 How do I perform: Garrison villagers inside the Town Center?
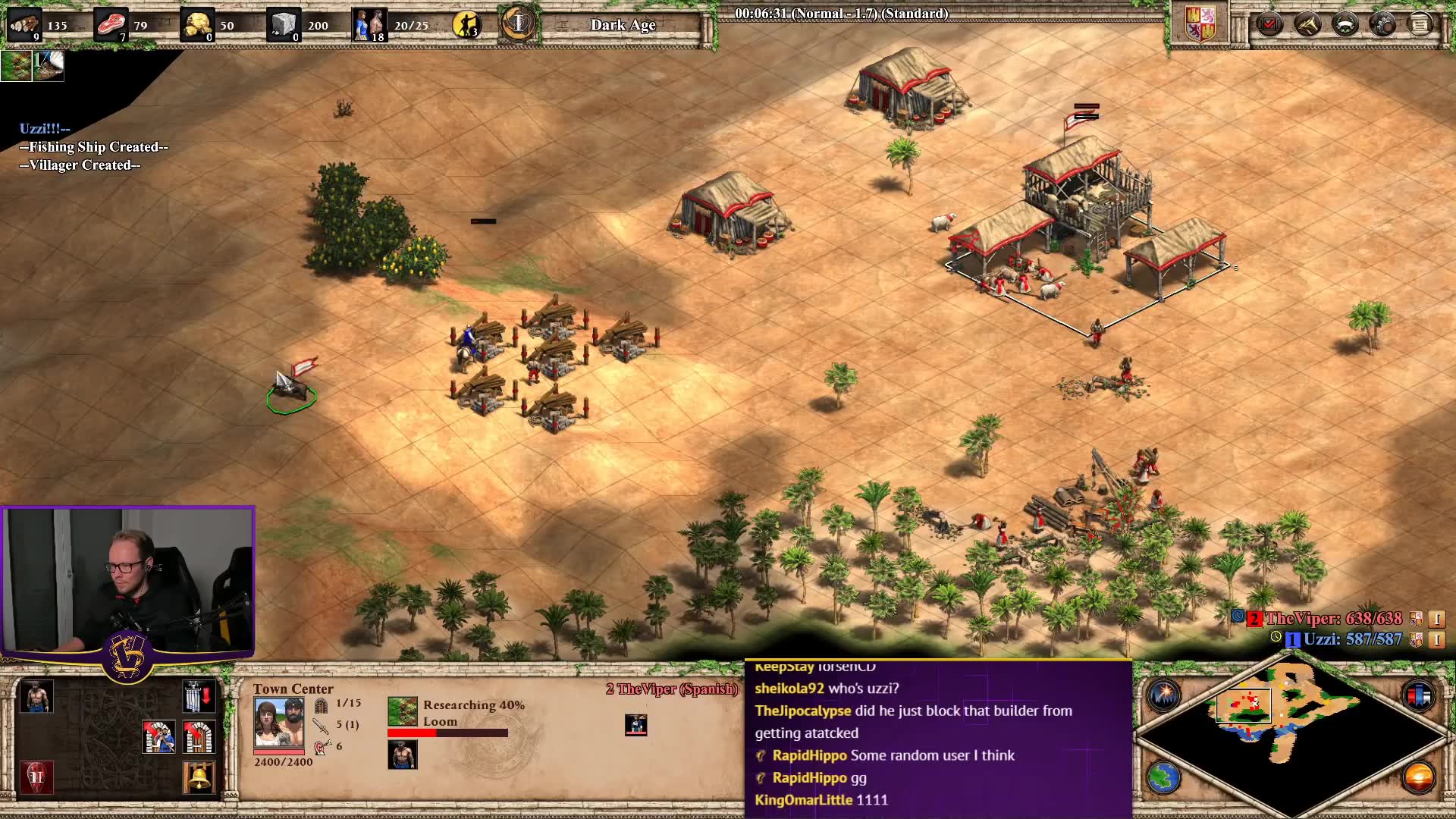(x=159, y=737)
